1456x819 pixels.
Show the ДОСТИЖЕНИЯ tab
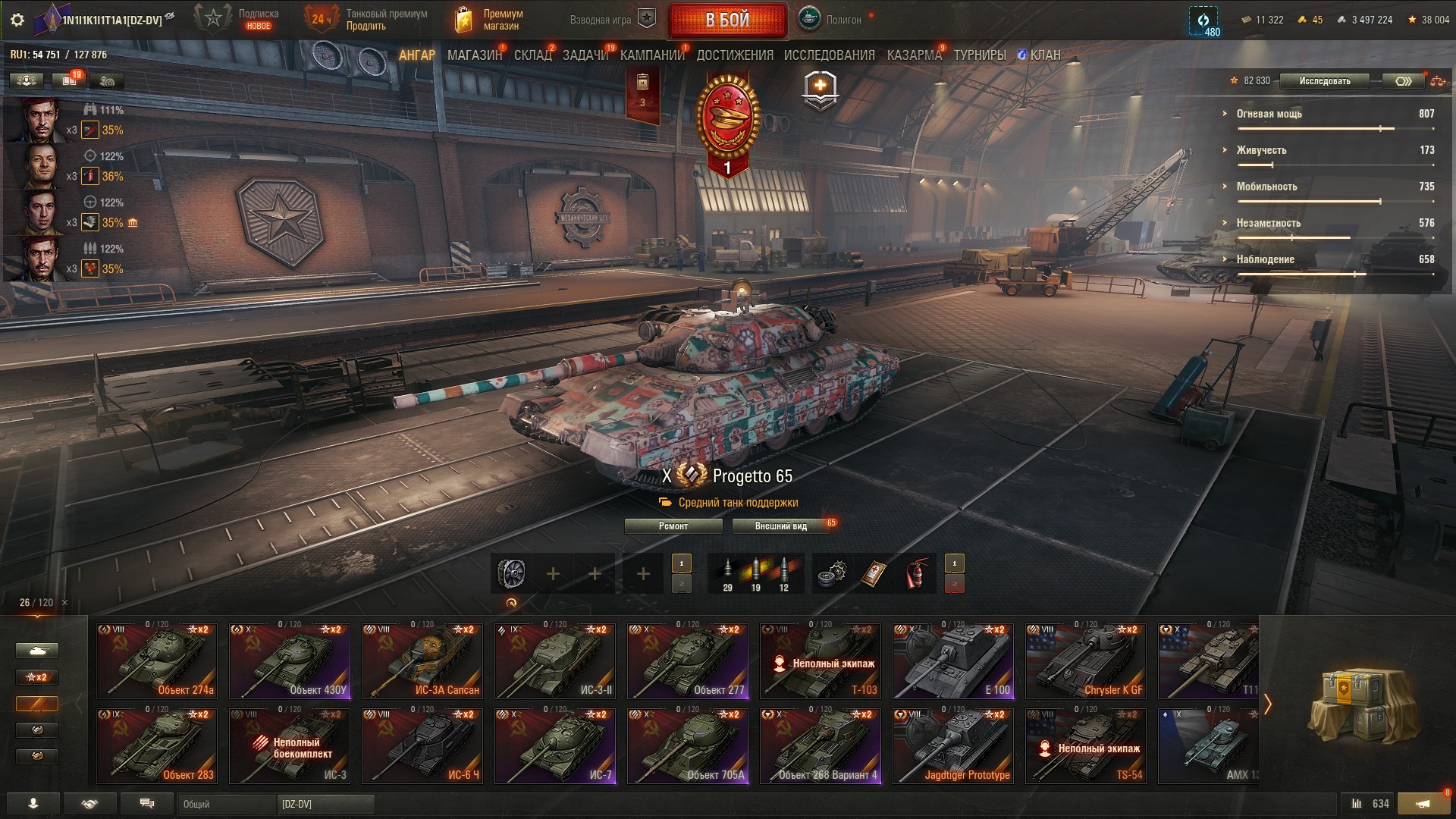pos(735,55)
